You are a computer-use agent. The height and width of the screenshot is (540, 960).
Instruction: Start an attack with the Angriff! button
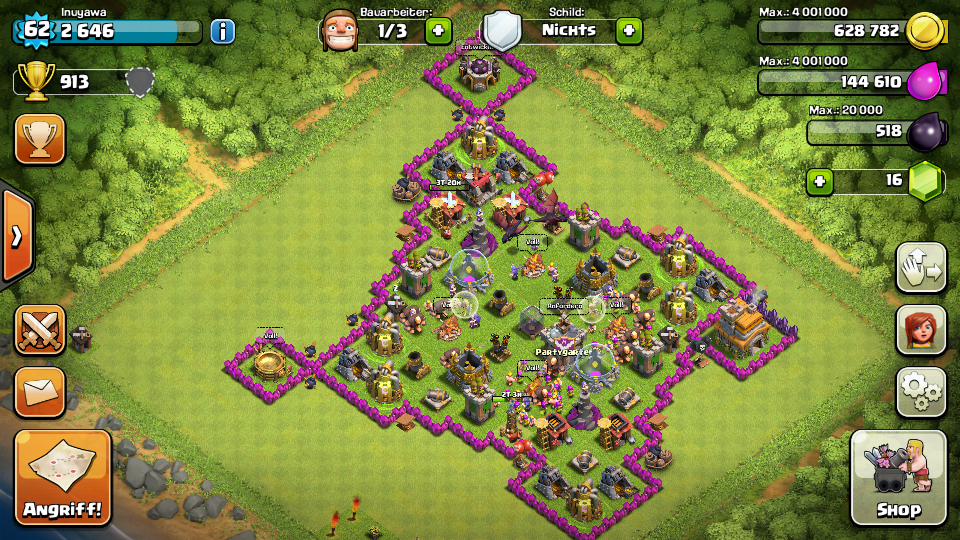[63, 478]
